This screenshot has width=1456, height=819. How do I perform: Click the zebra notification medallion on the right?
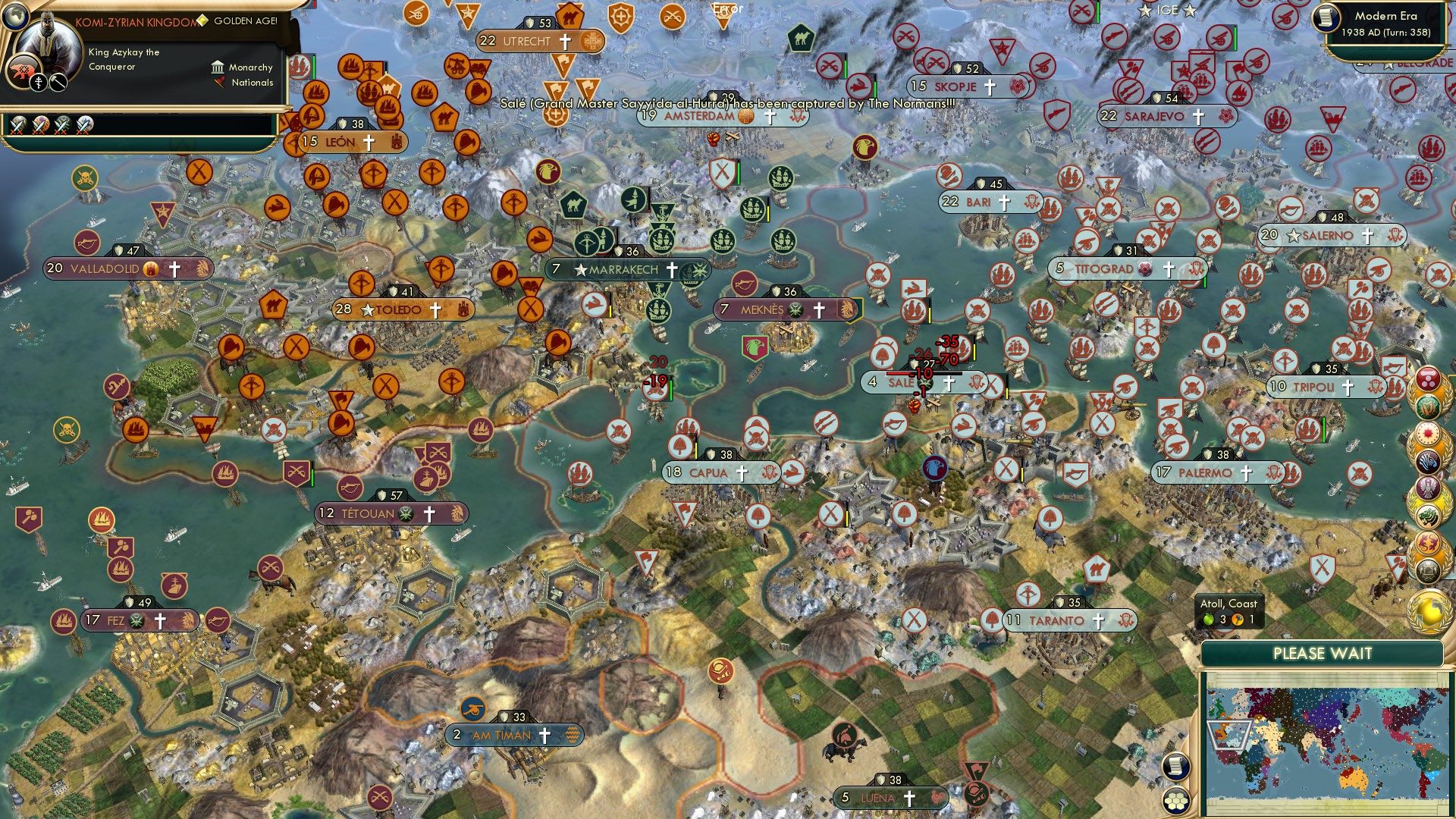coord(1428,461)
